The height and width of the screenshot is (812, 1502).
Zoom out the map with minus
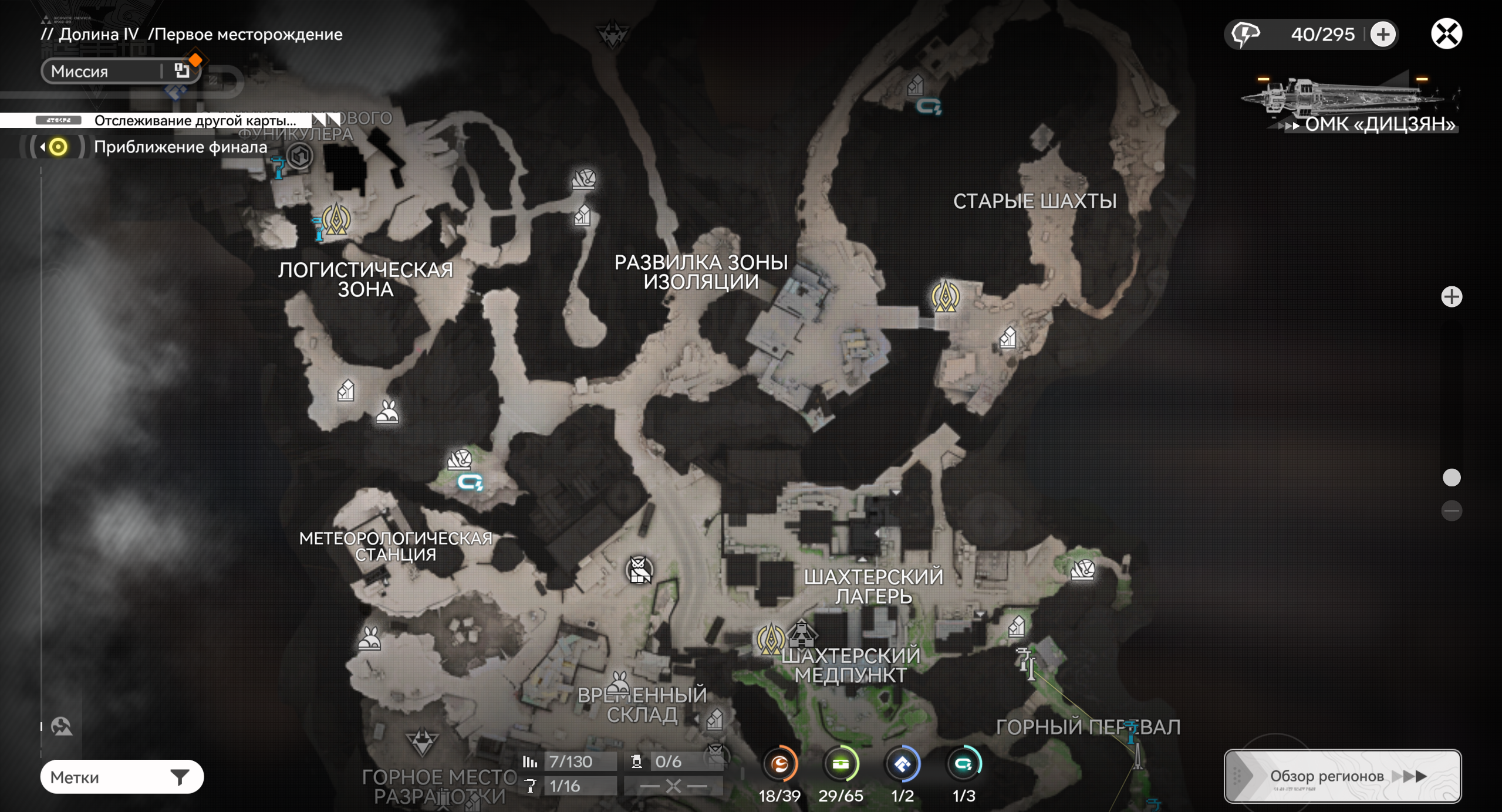1452,510
